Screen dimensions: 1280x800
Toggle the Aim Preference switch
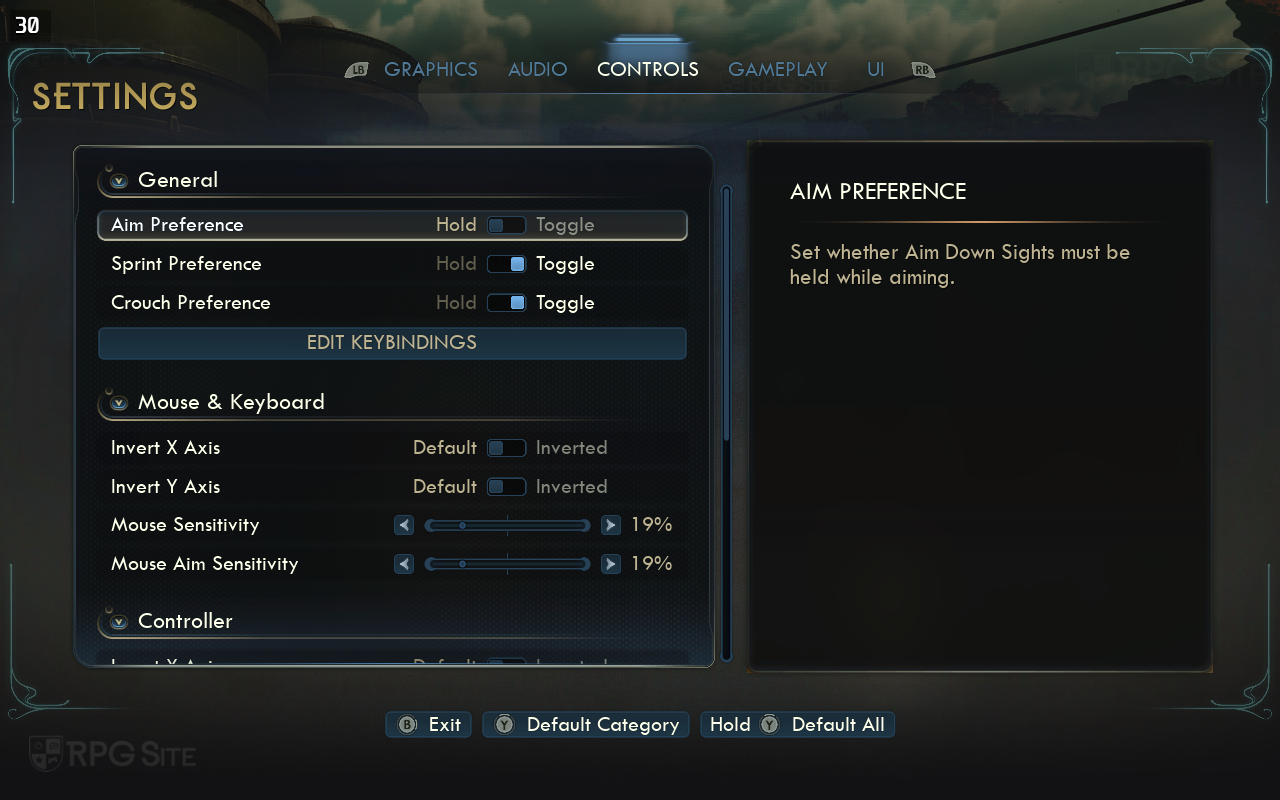(506, 225)
